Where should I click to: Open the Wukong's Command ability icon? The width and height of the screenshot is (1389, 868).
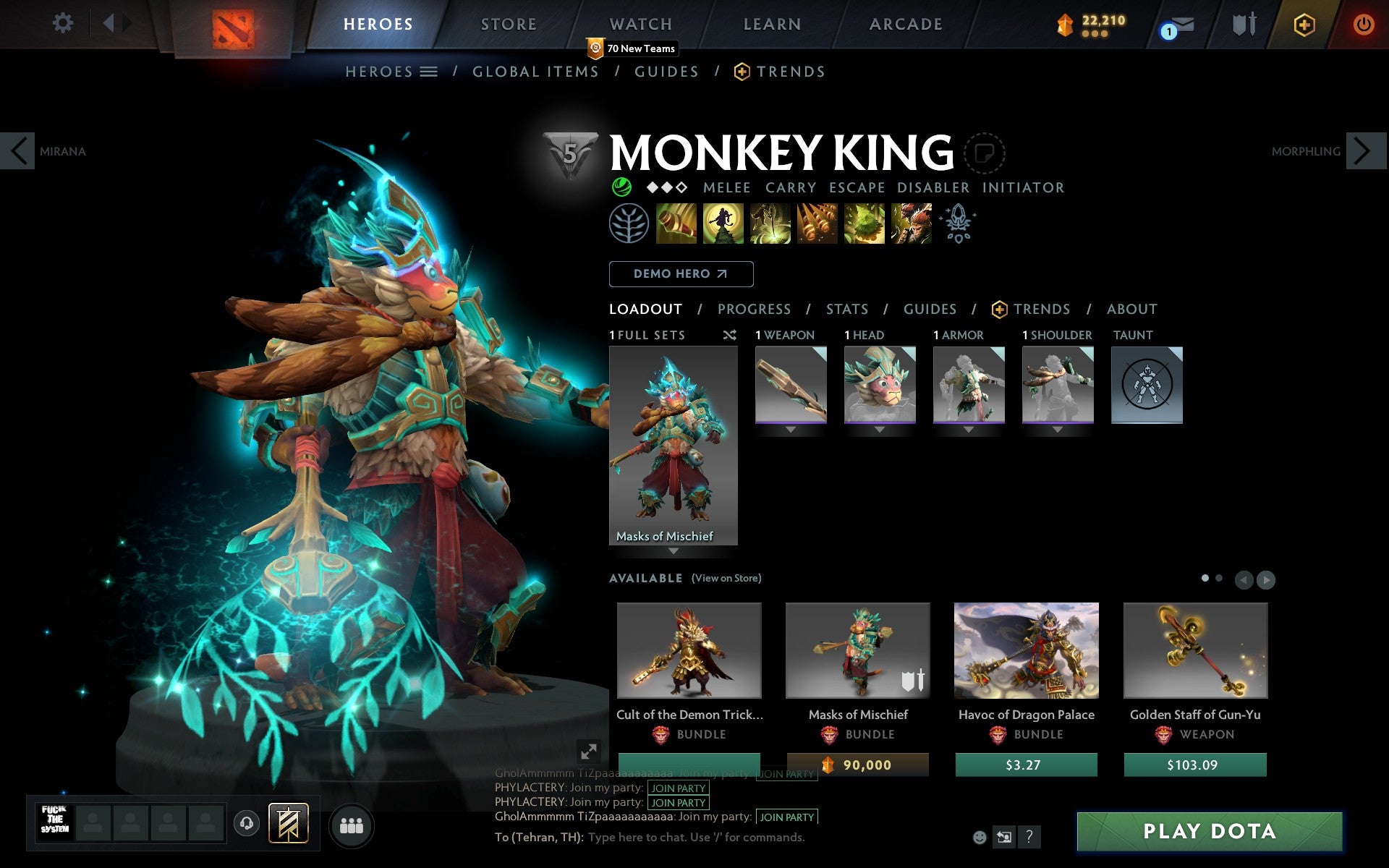point(911,224)
